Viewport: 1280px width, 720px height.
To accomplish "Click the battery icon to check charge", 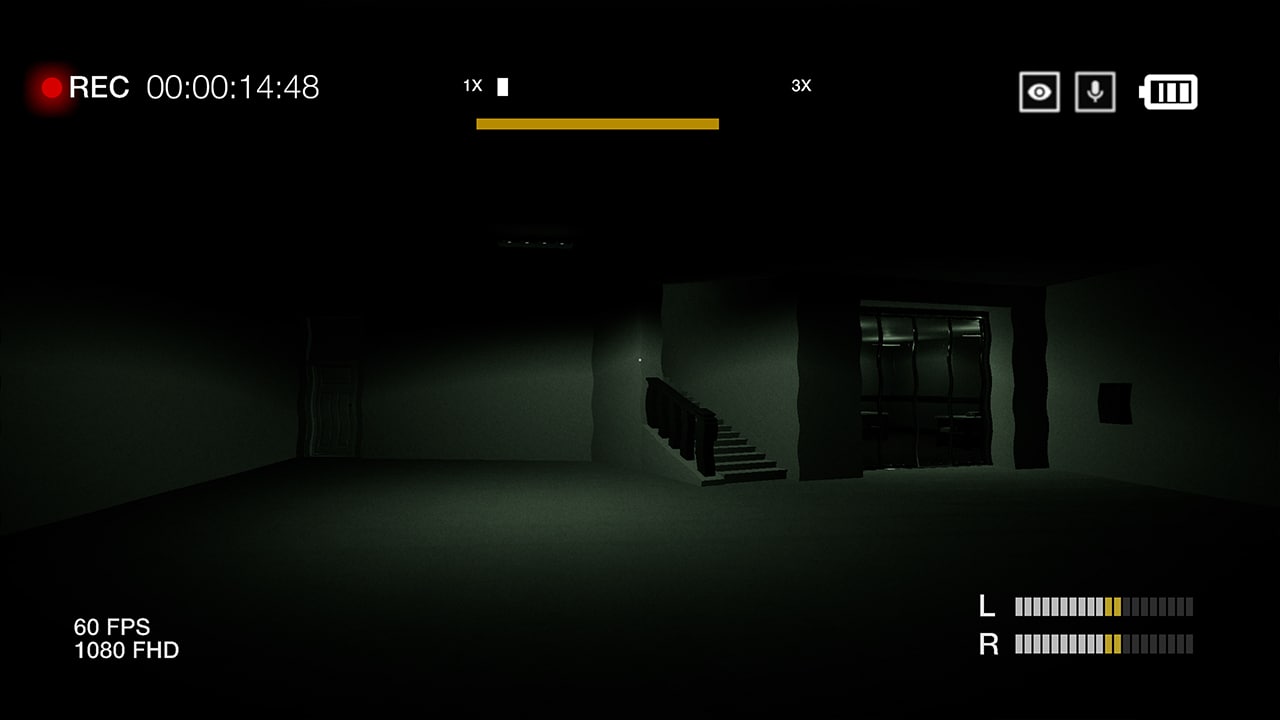I will coord(1167,91).
